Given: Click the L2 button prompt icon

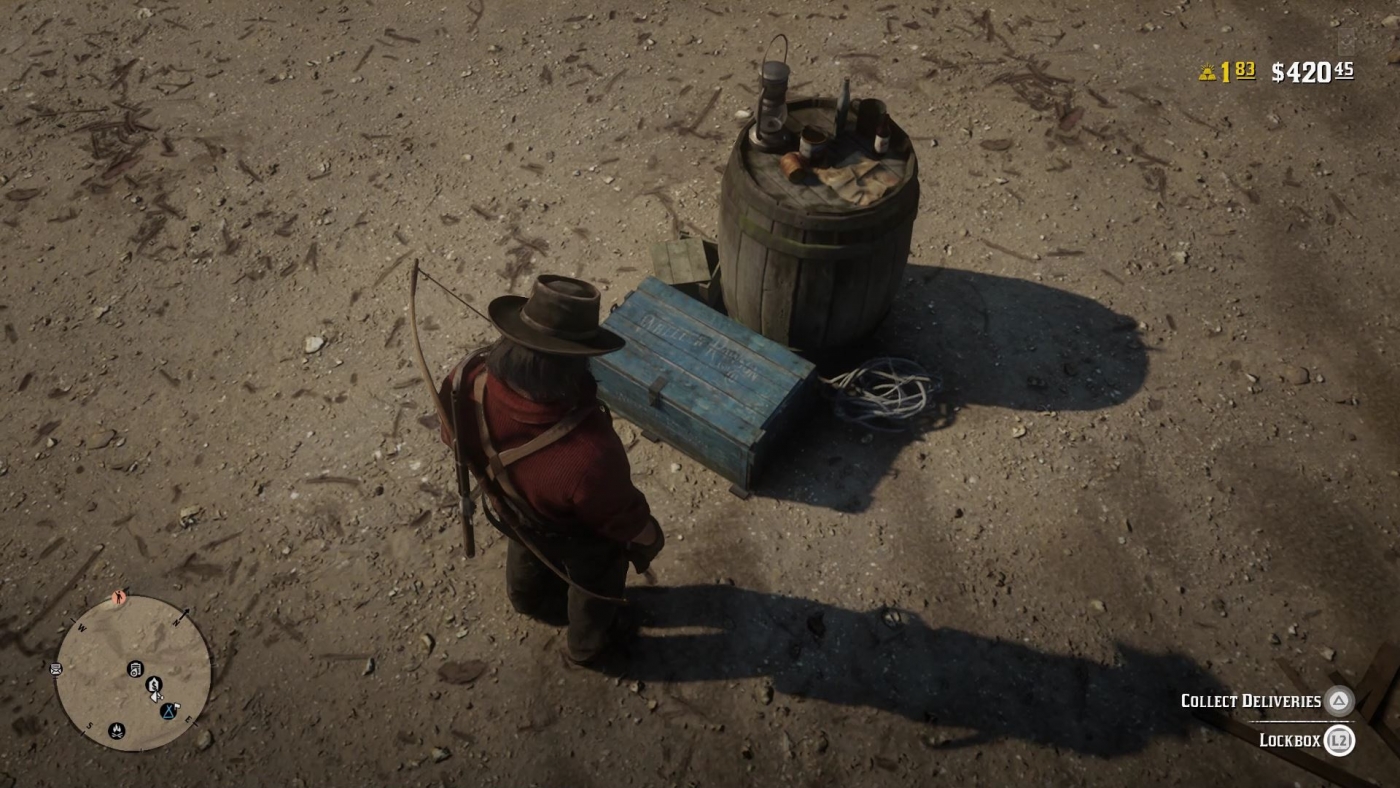Looking at the screenshot, I should pos(1340,742).
